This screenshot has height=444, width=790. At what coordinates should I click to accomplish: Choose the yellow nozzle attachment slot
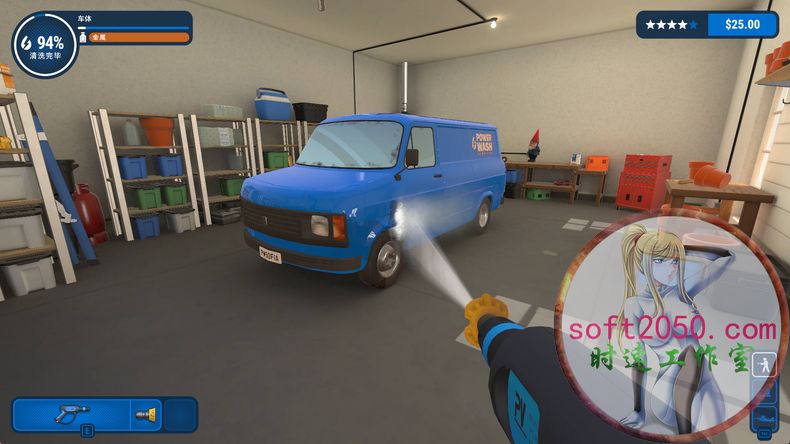click(144, 413)
